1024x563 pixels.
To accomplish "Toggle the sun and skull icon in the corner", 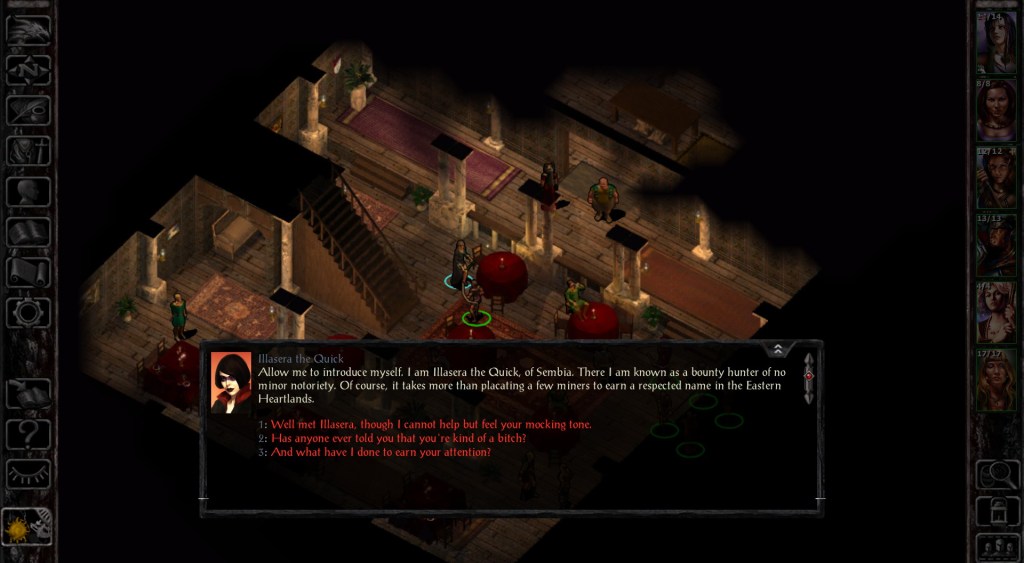I will [28, 525].
